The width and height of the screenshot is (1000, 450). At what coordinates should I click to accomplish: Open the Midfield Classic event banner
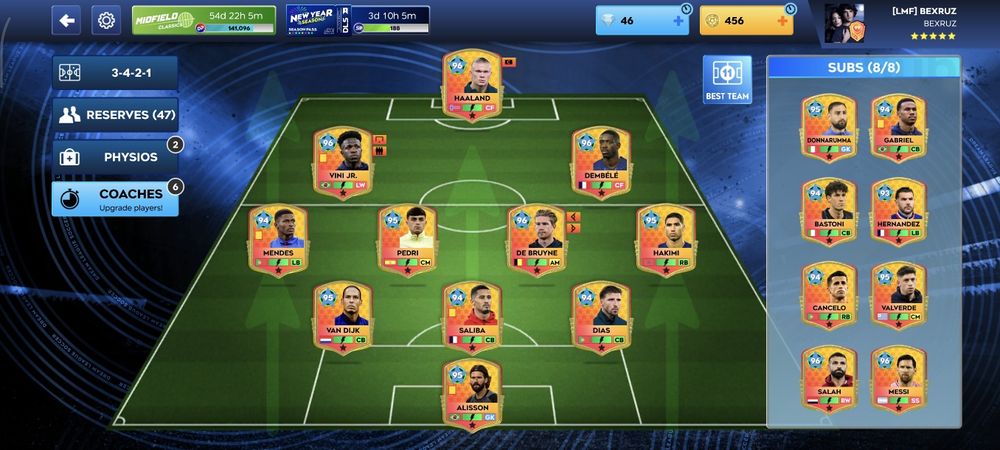[203, 20]
